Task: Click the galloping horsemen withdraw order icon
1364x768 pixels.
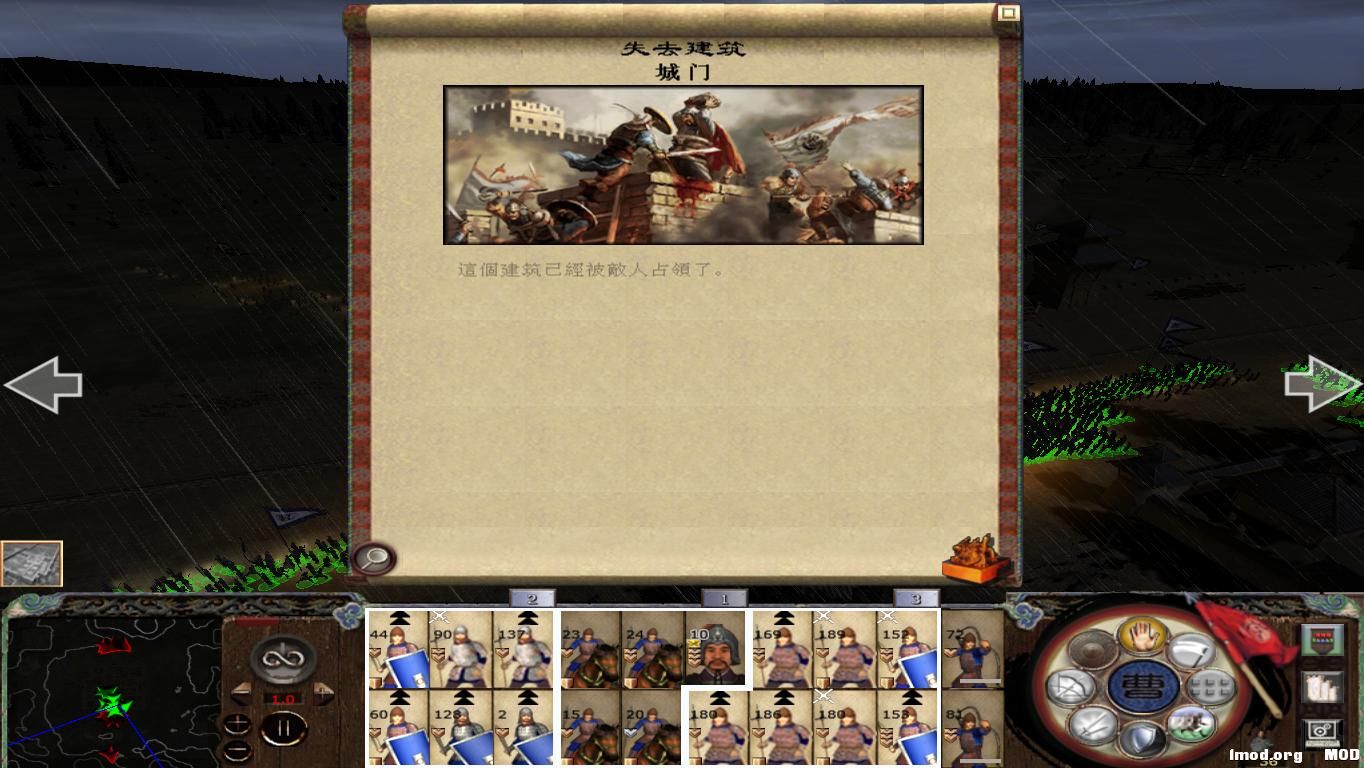Action: pos(1192,724)
